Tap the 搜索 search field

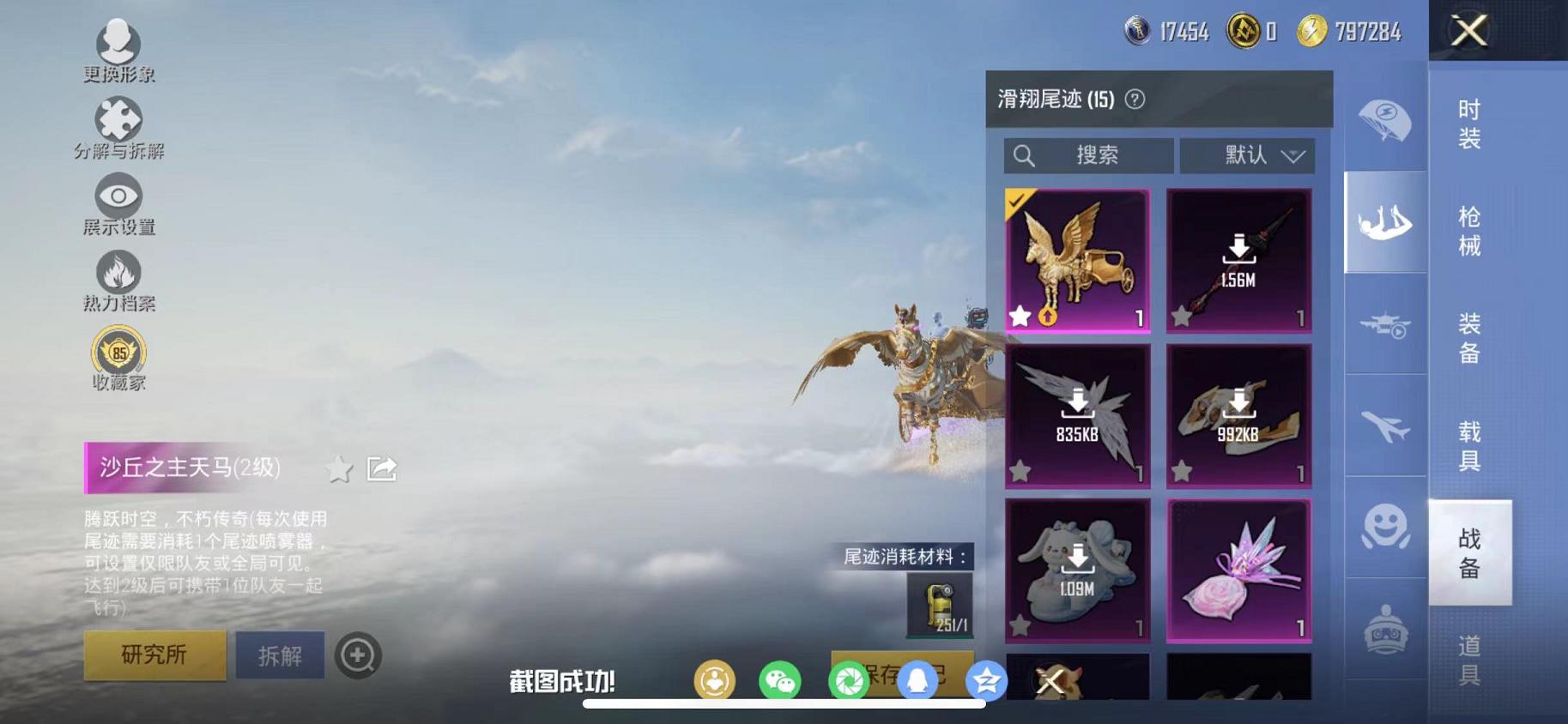pyautogui.click(x=1090, y=155)
